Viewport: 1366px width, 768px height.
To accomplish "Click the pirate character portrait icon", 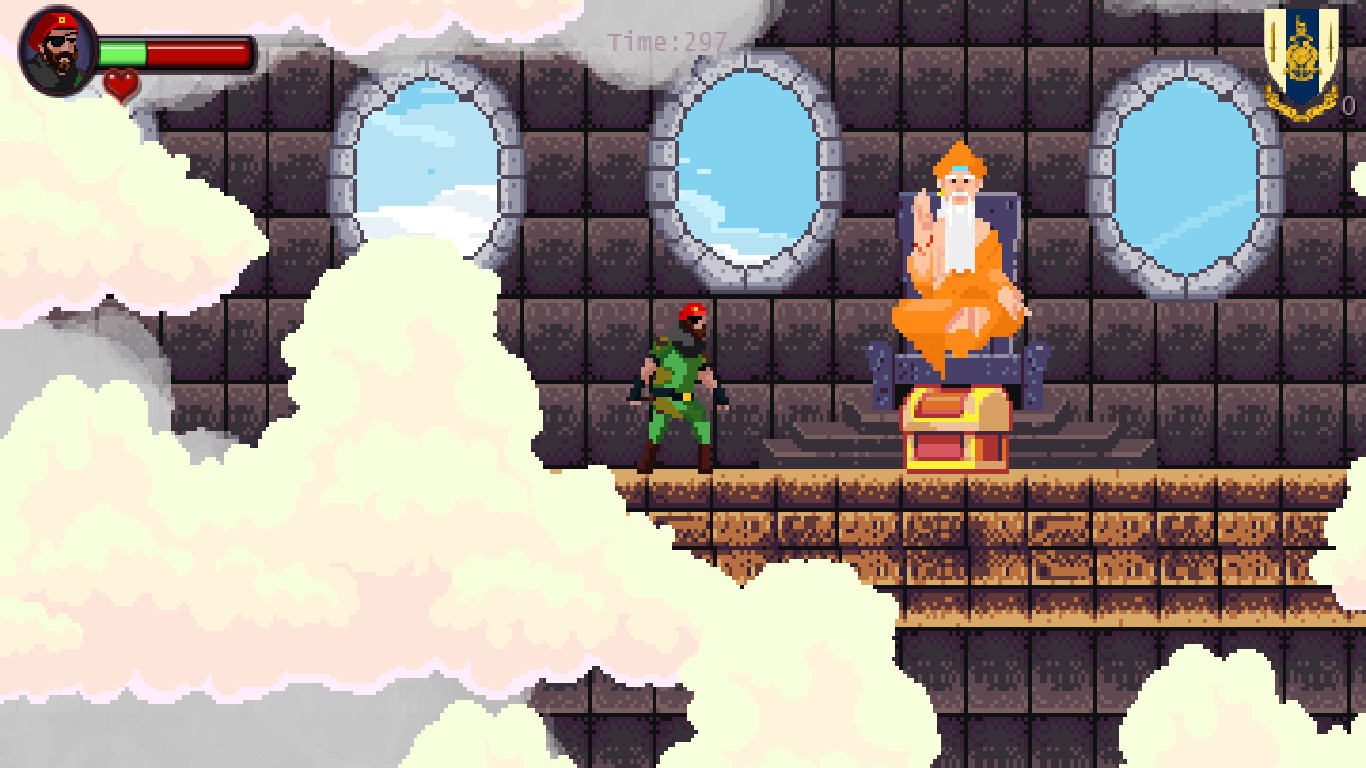I will click(x=55, y=52).
